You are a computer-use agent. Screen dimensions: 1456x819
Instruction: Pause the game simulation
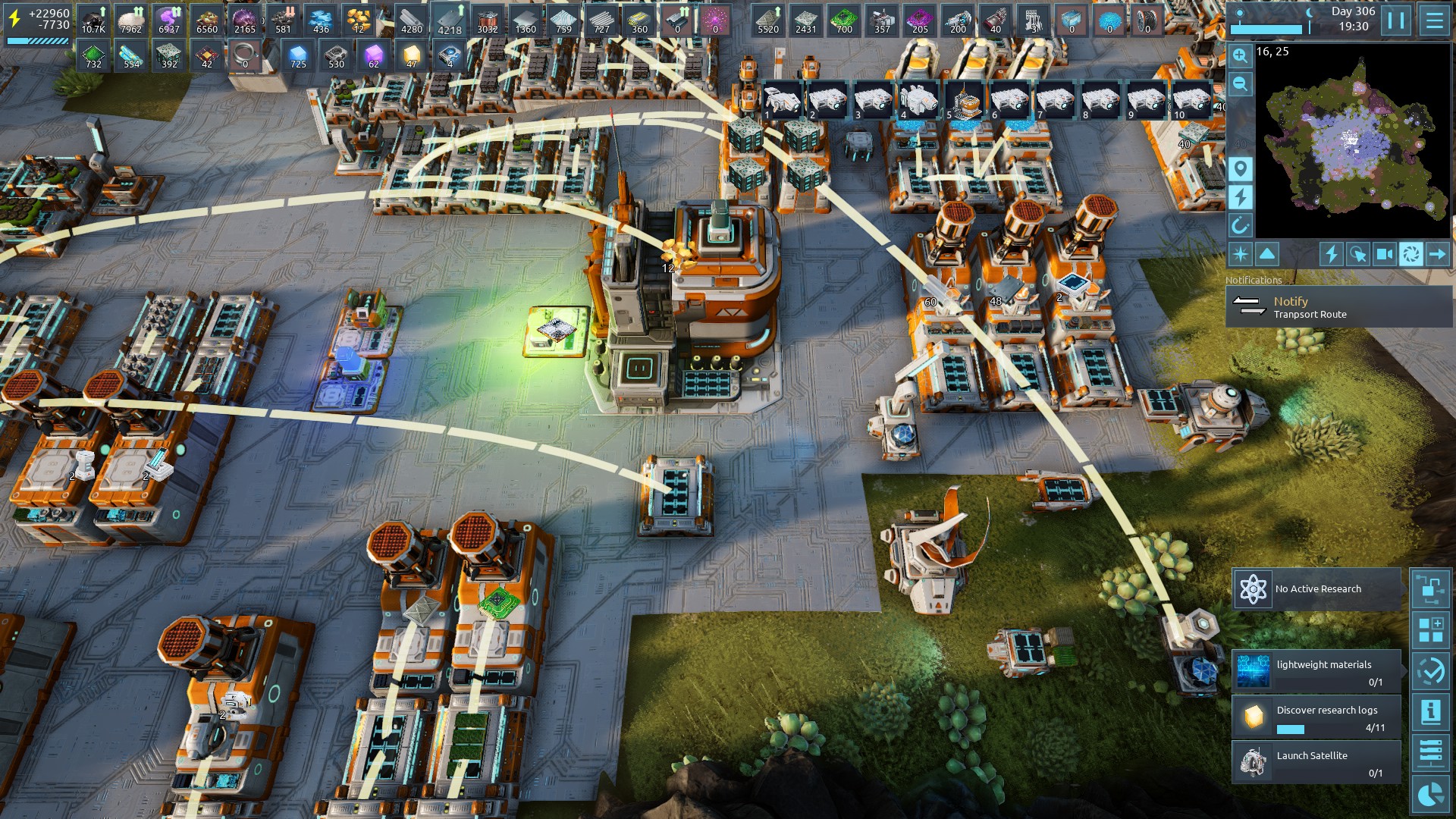(1396, 20)
